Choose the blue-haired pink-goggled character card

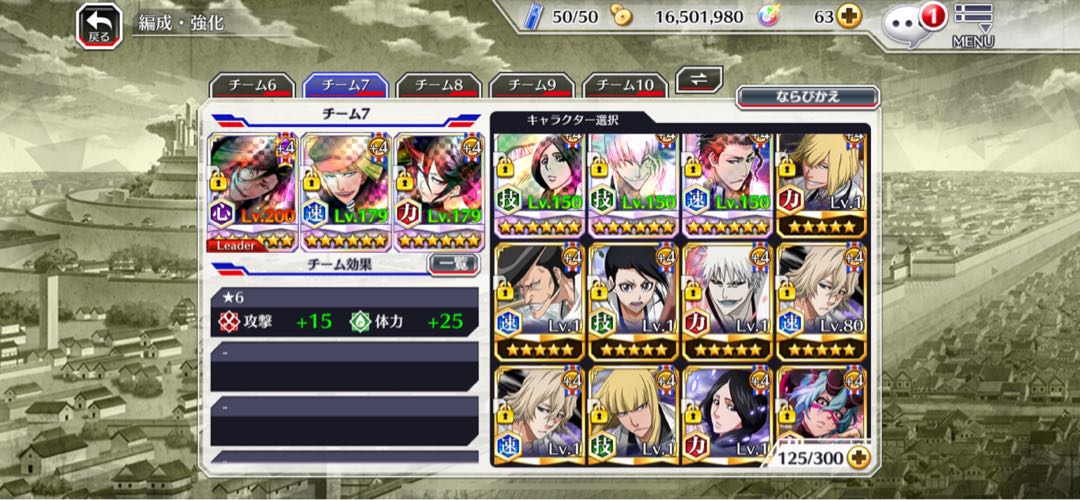(821, 410)
